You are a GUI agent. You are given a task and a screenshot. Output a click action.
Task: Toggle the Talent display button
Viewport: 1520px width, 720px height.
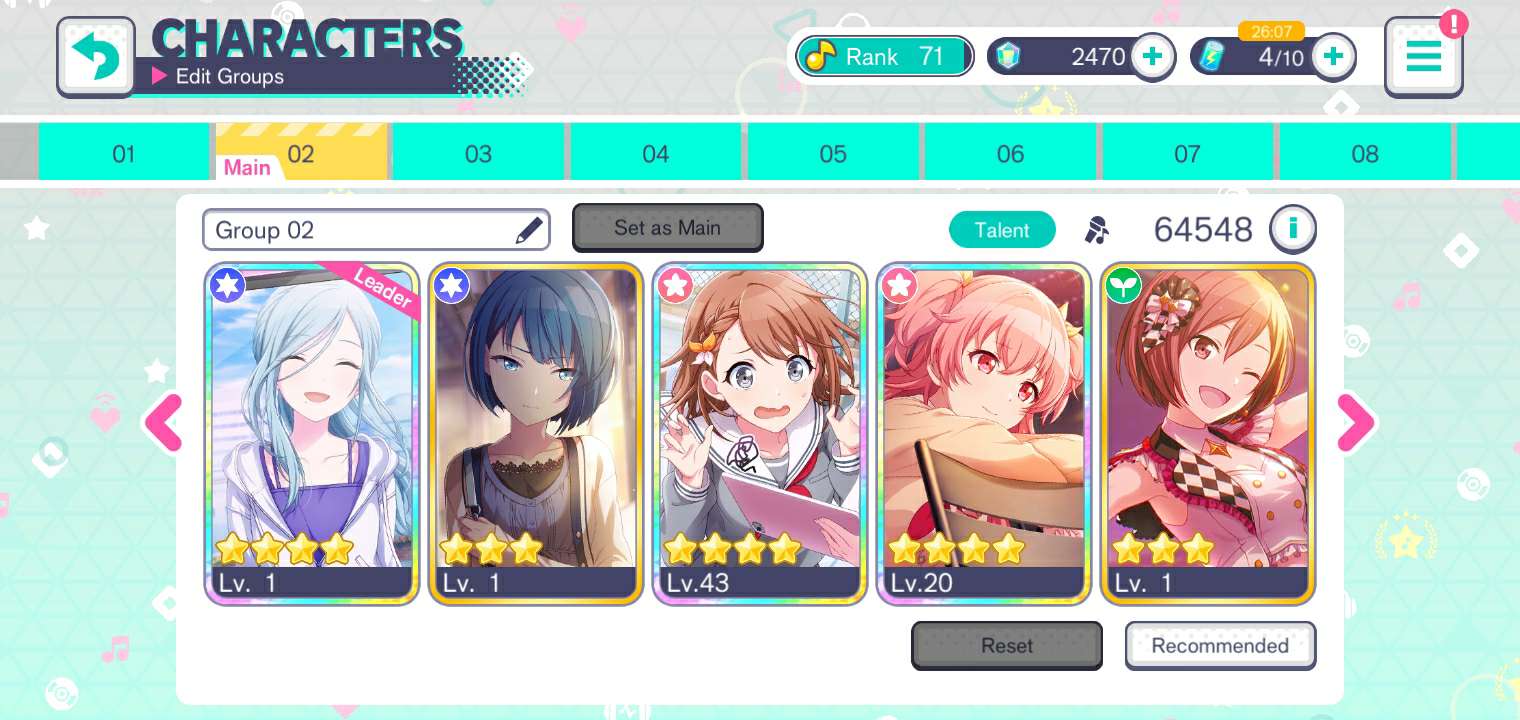[1001, 230]
